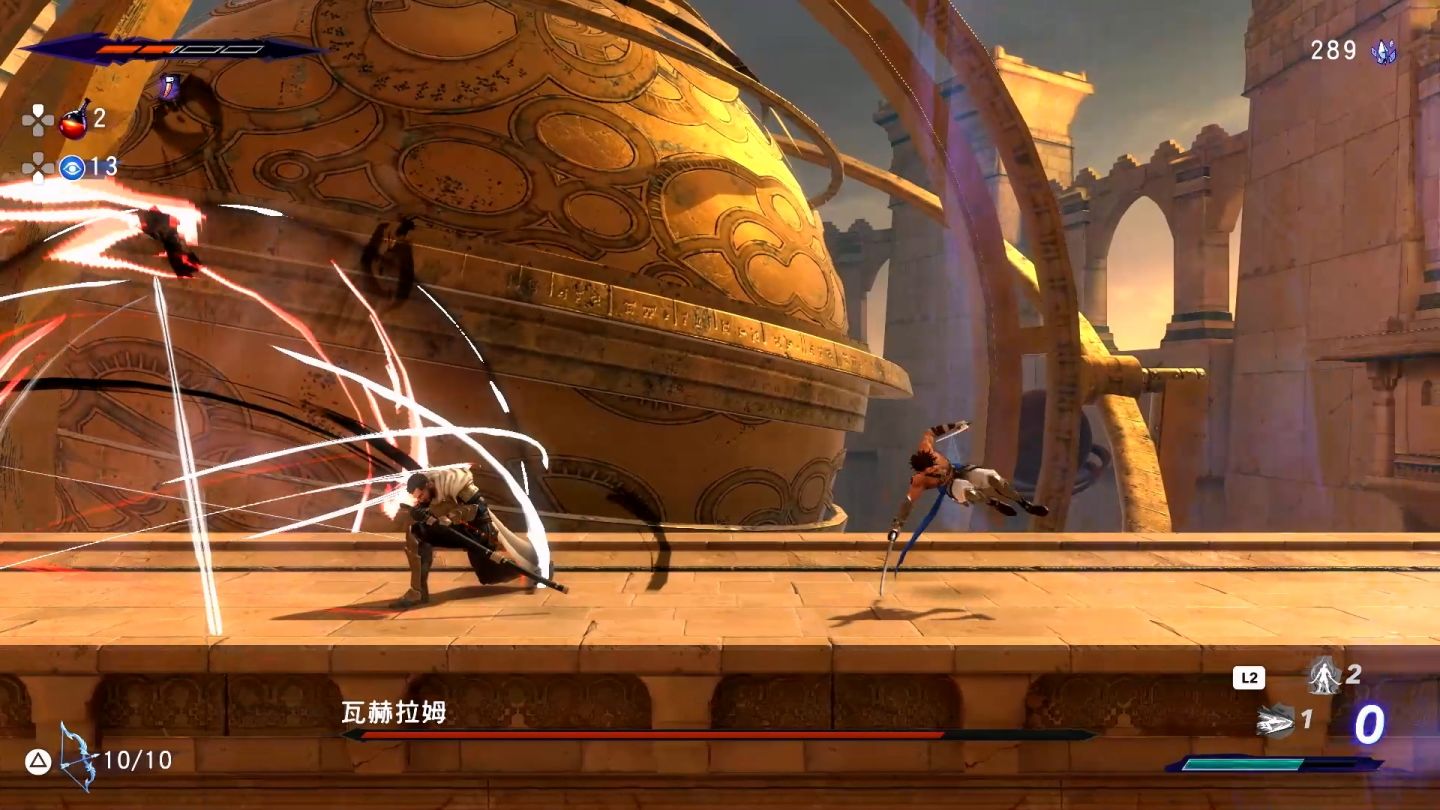The width and height of the screenshot is (1440, 810).
Task: Use the red healing potion flask
Action: pyautogui.click(x=74, y=119)
